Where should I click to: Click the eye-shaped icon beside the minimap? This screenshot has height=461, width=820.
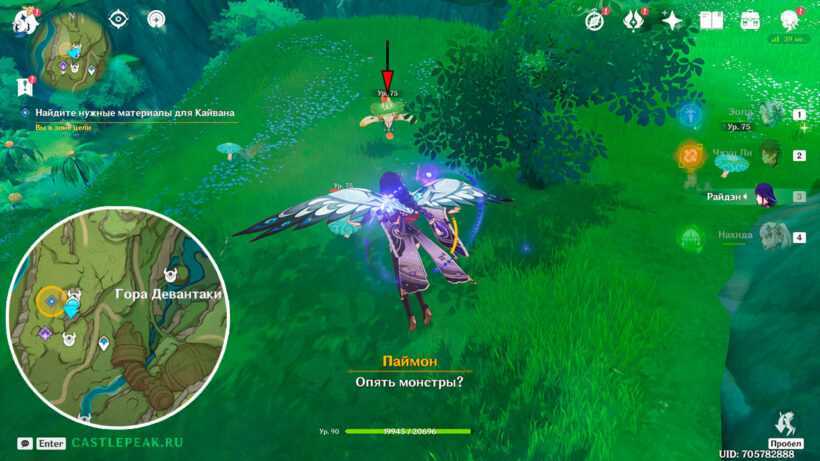point(119,18)
